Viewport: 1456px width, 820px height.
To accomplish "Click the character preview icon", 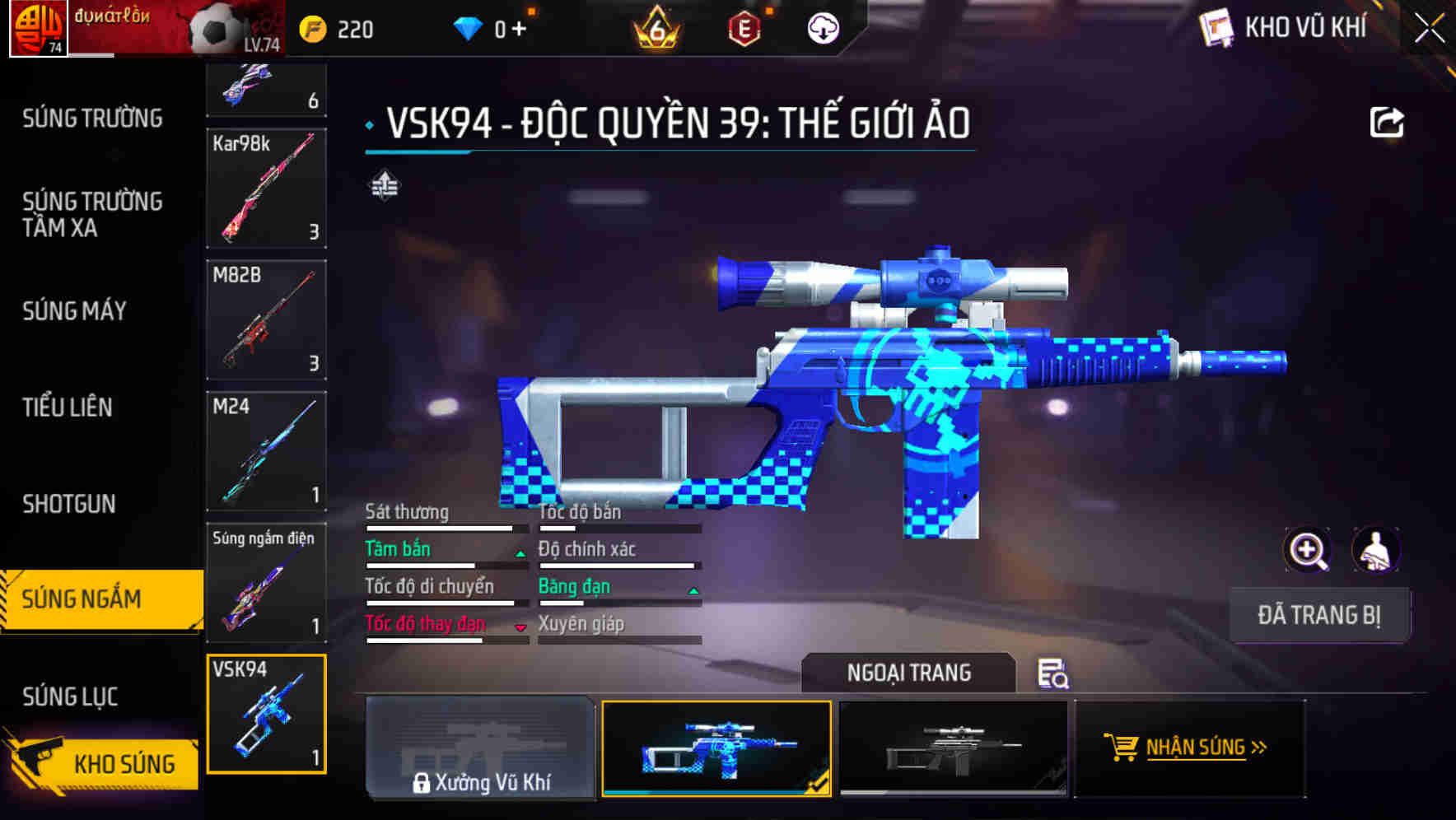I will [1374, 549].
